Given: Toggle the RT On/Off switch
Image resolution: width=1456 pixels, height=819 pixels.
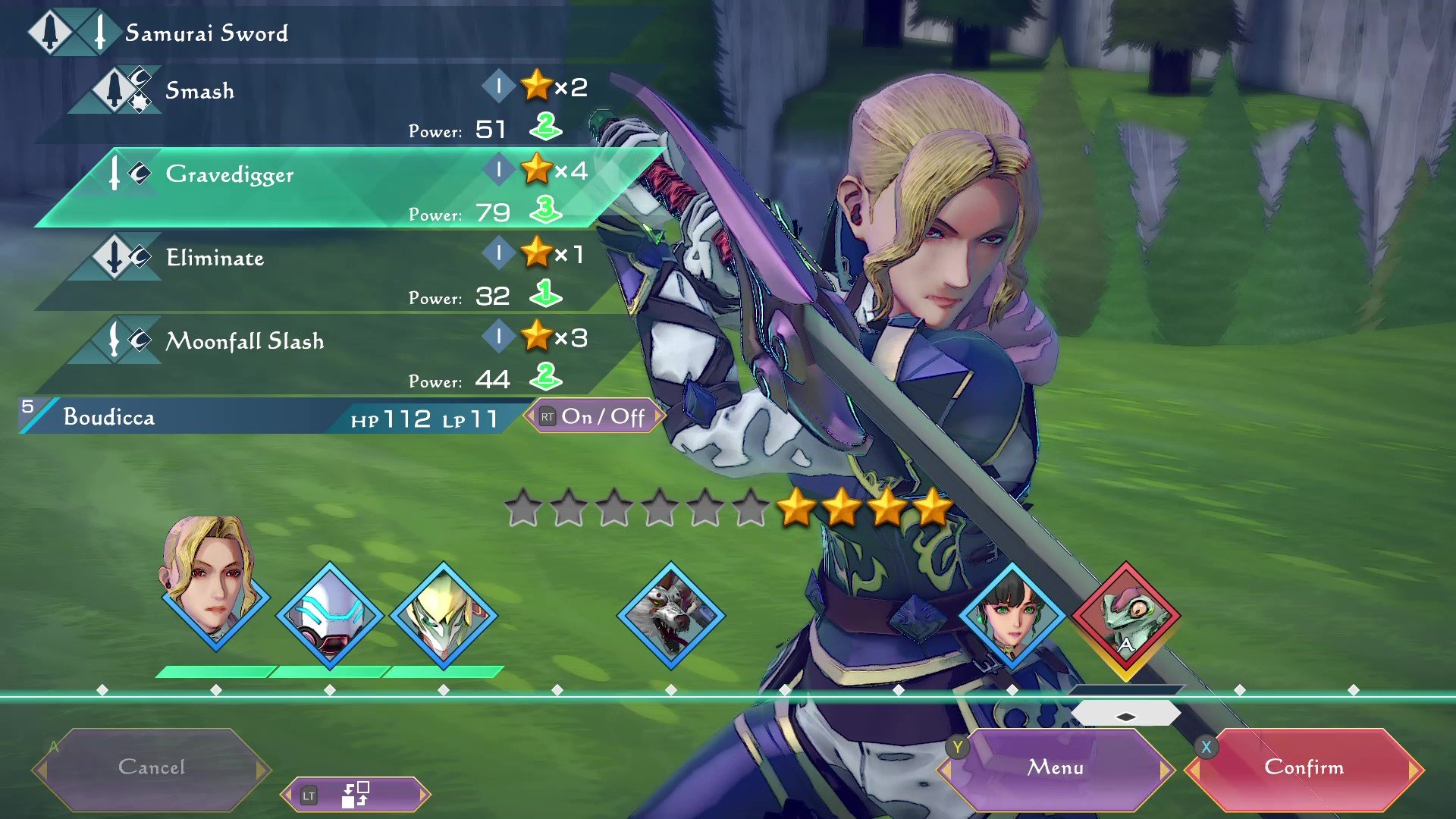Looking at the screenshot, I should click(595, 416).
